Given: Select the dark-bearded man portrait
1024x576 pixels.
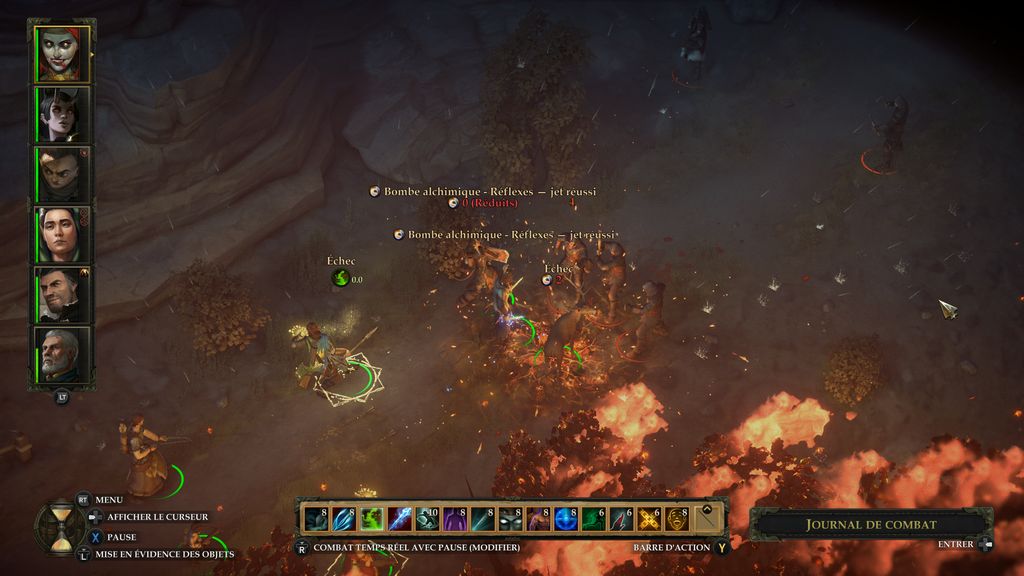Looking at the screenshot, I should (x=62, y=294).
